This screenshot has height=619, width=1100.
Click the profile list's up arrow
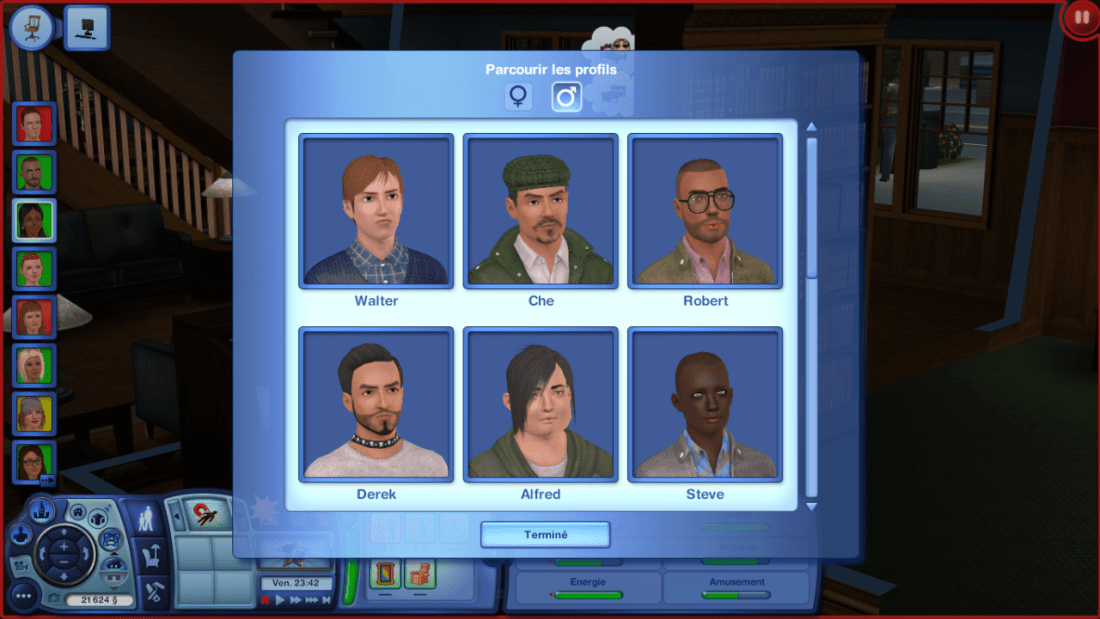812,127
